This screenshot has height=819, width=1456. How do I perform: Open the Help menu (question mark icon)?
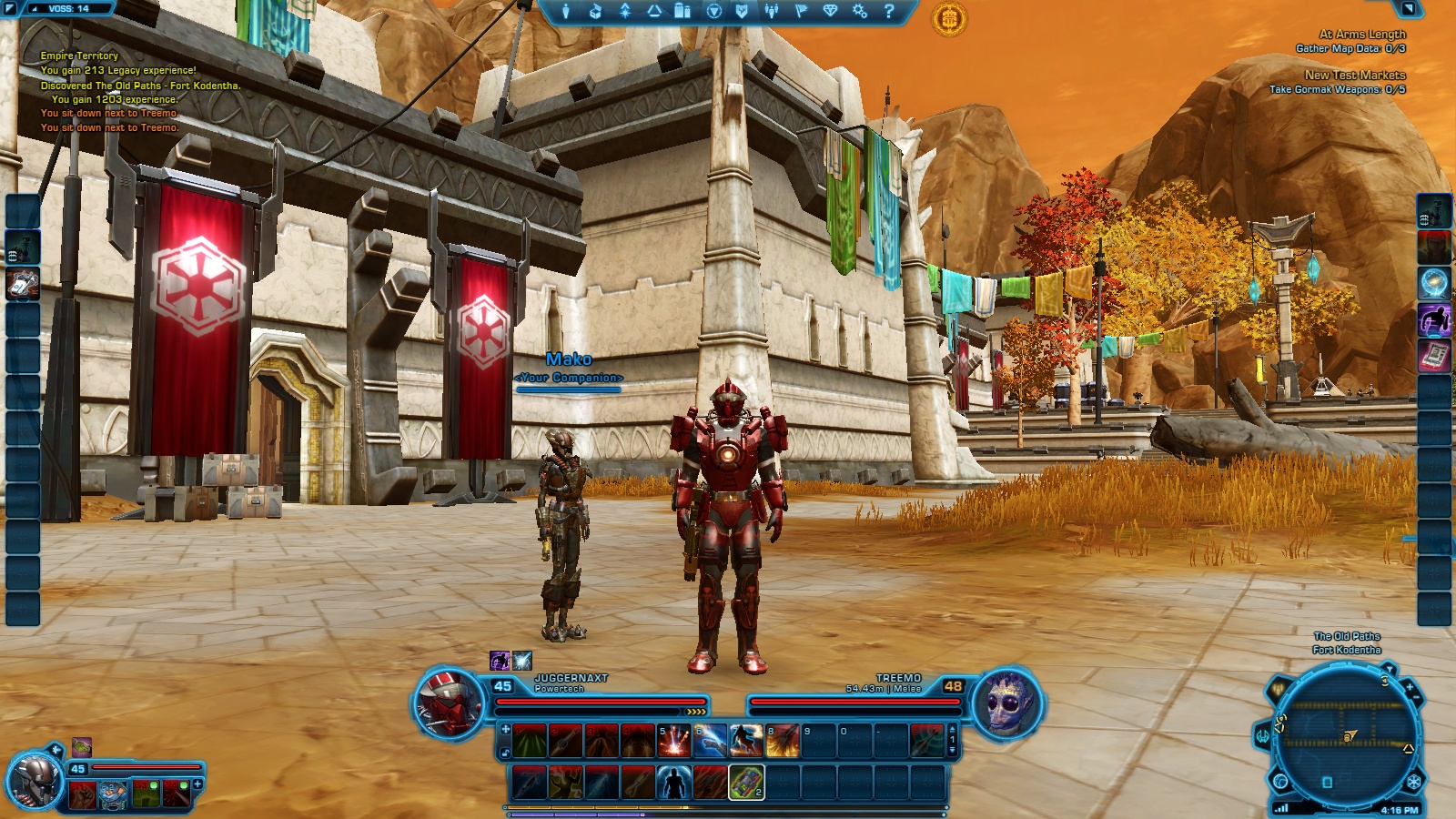coord(889,12)
